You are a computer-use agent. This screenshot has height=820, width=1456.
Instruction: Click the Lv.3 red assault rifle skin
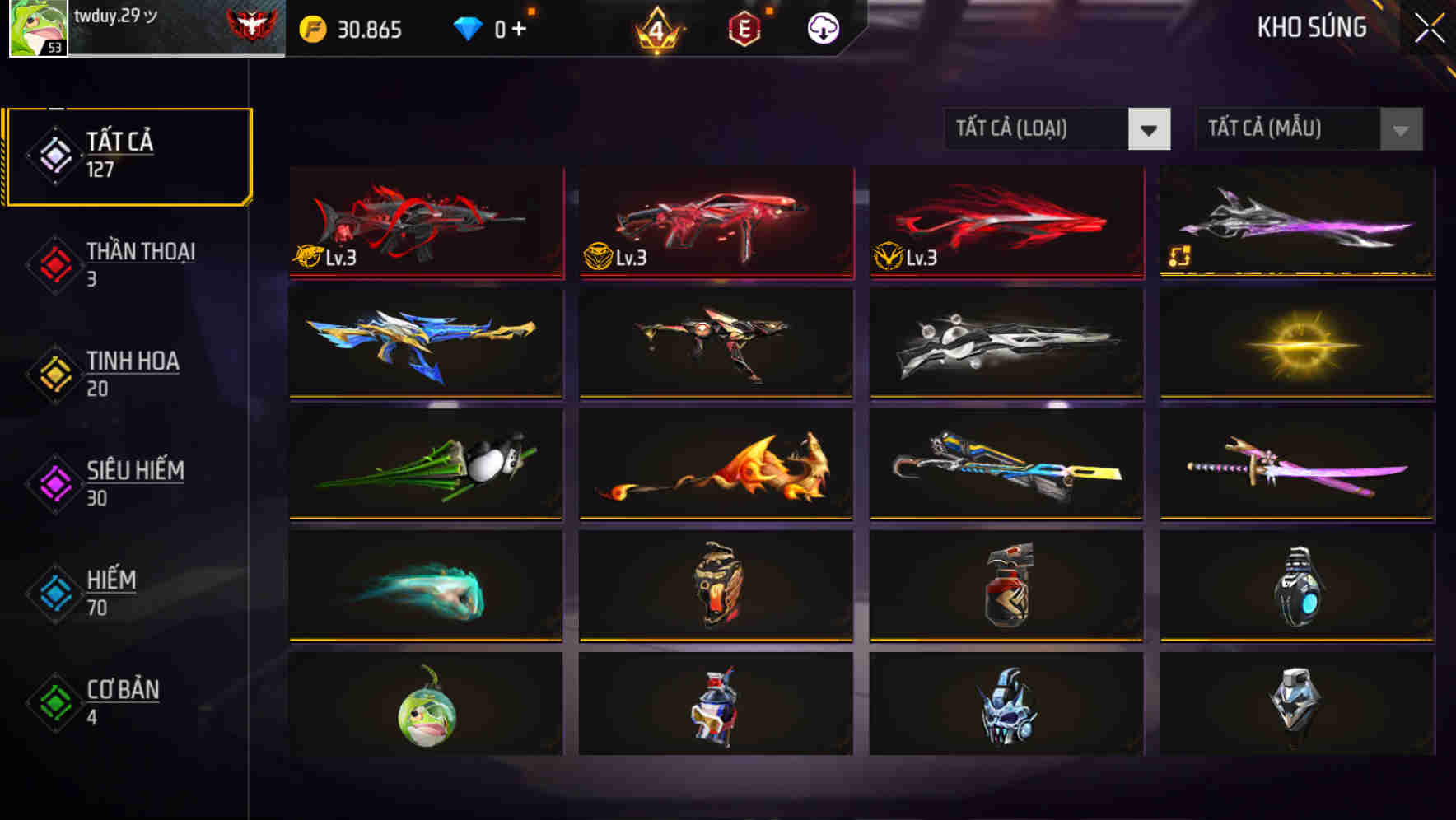[424, 222]
